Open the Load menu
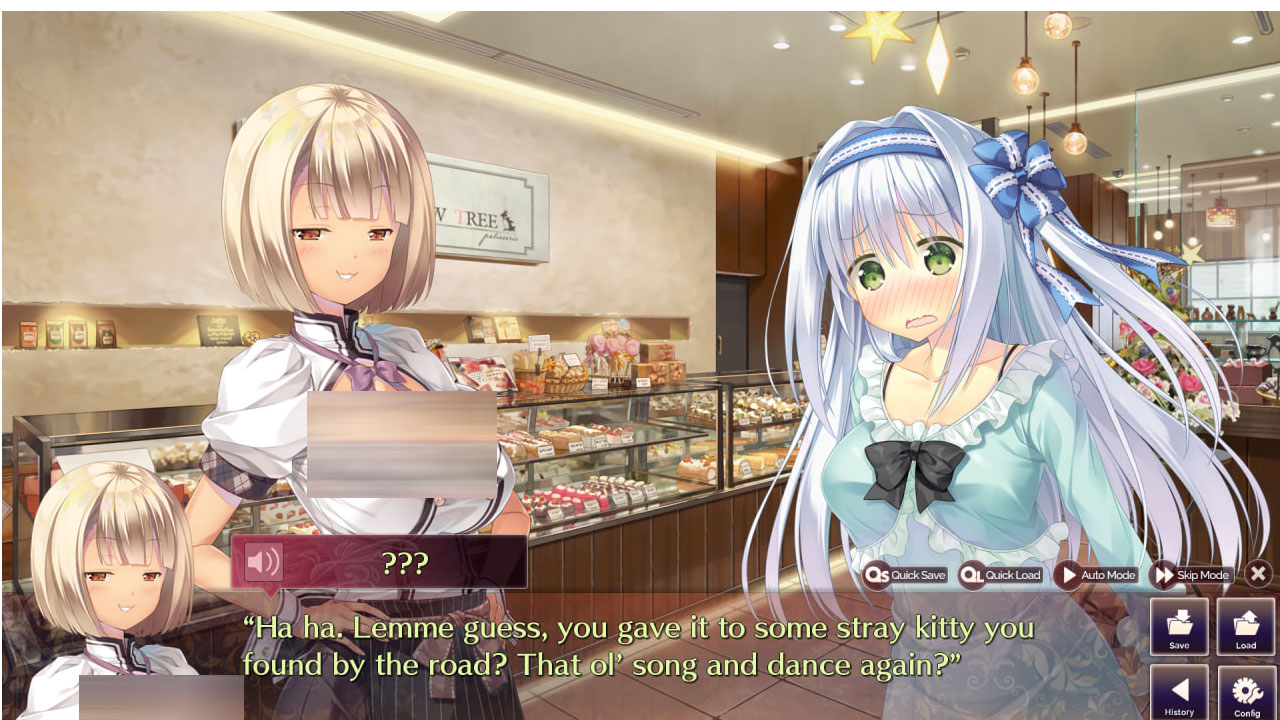Image resolution: width=1280 pixels, height=720 pixels. [x=1245, y=628]
